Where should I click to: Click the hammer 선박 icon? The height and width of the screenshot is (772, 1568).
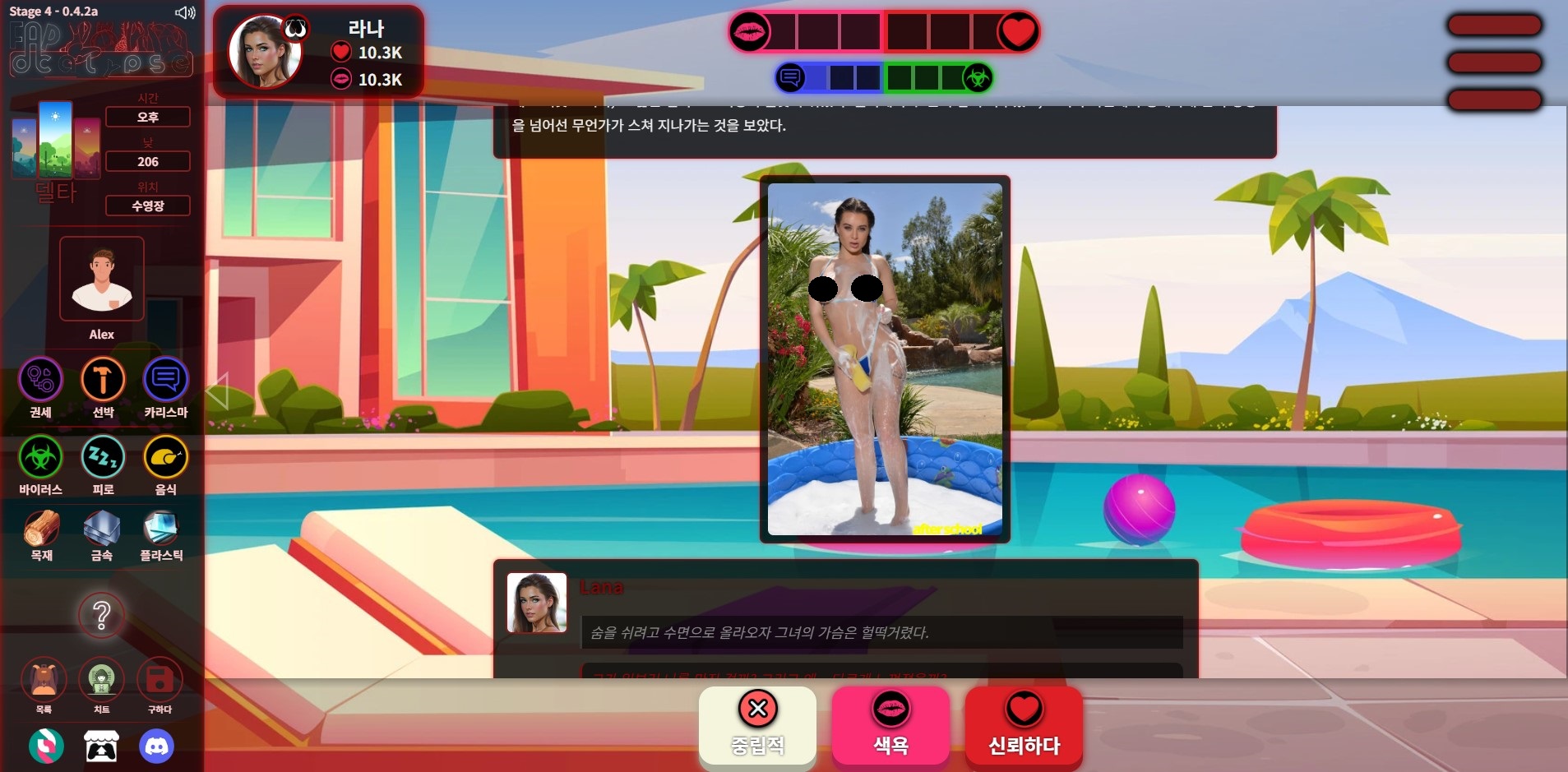[x=103, y=380]
